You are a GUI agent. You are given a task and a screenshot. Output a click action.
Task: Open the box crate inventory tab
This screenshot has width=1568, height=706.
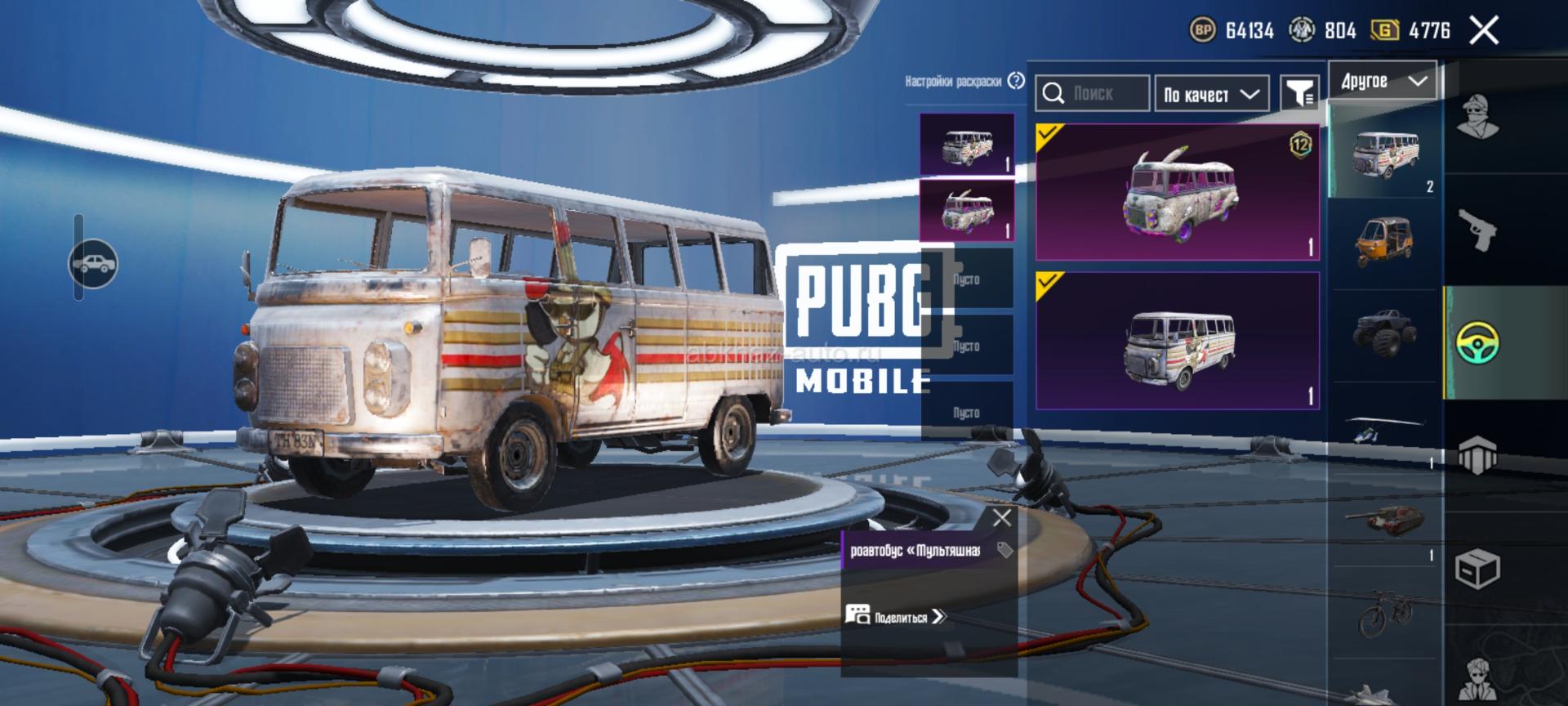pos(1477,567)
